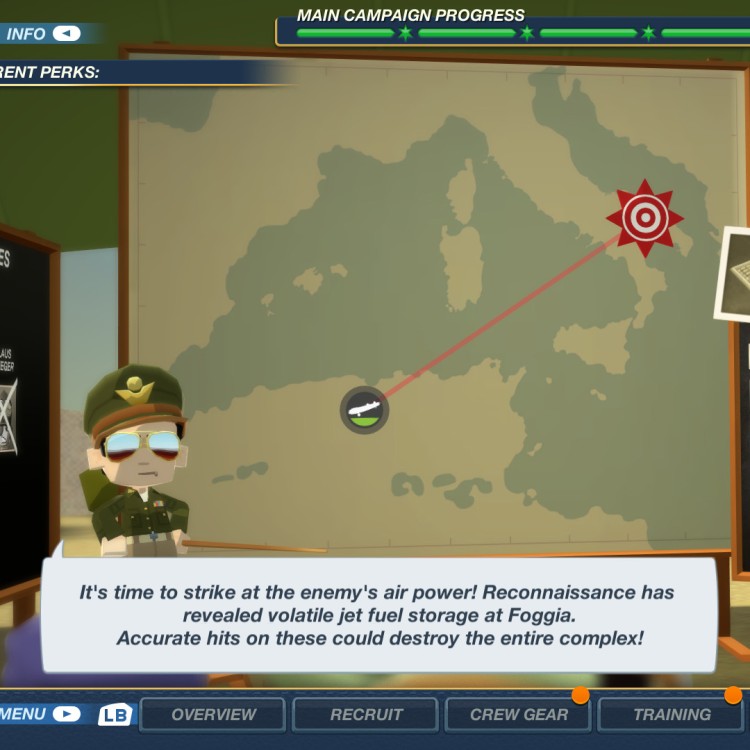Select the Foggia target marker on map

[645, 218]
